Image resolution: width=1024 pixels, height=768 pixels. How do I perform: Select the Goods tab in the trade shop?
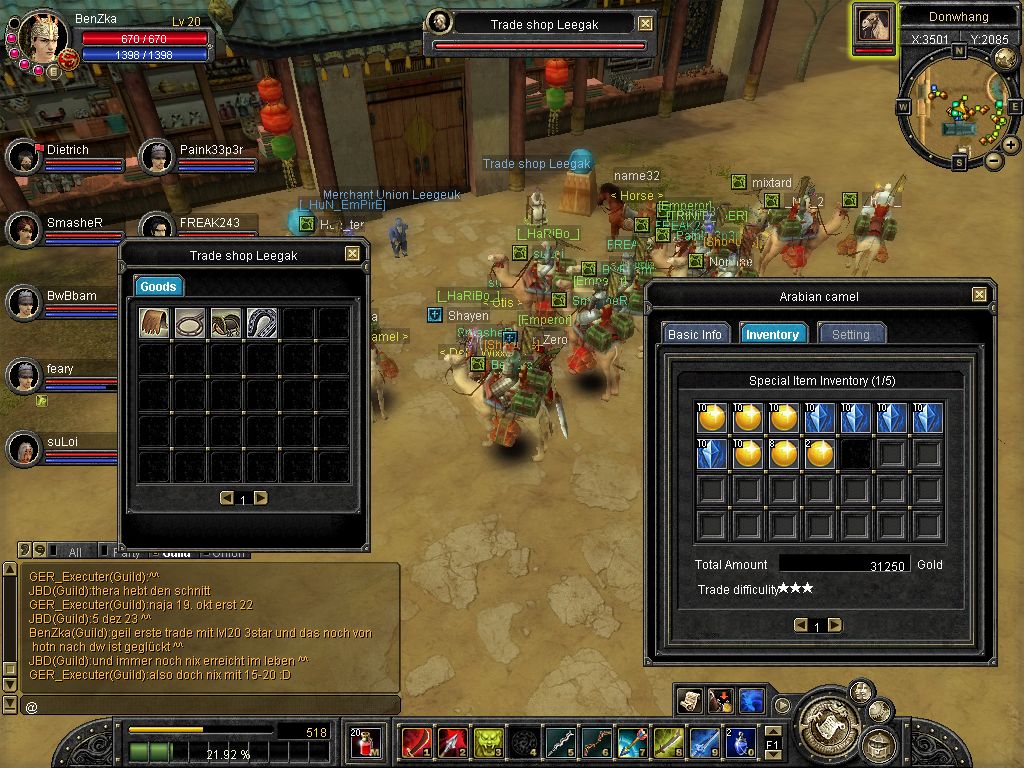click(158, 287)
